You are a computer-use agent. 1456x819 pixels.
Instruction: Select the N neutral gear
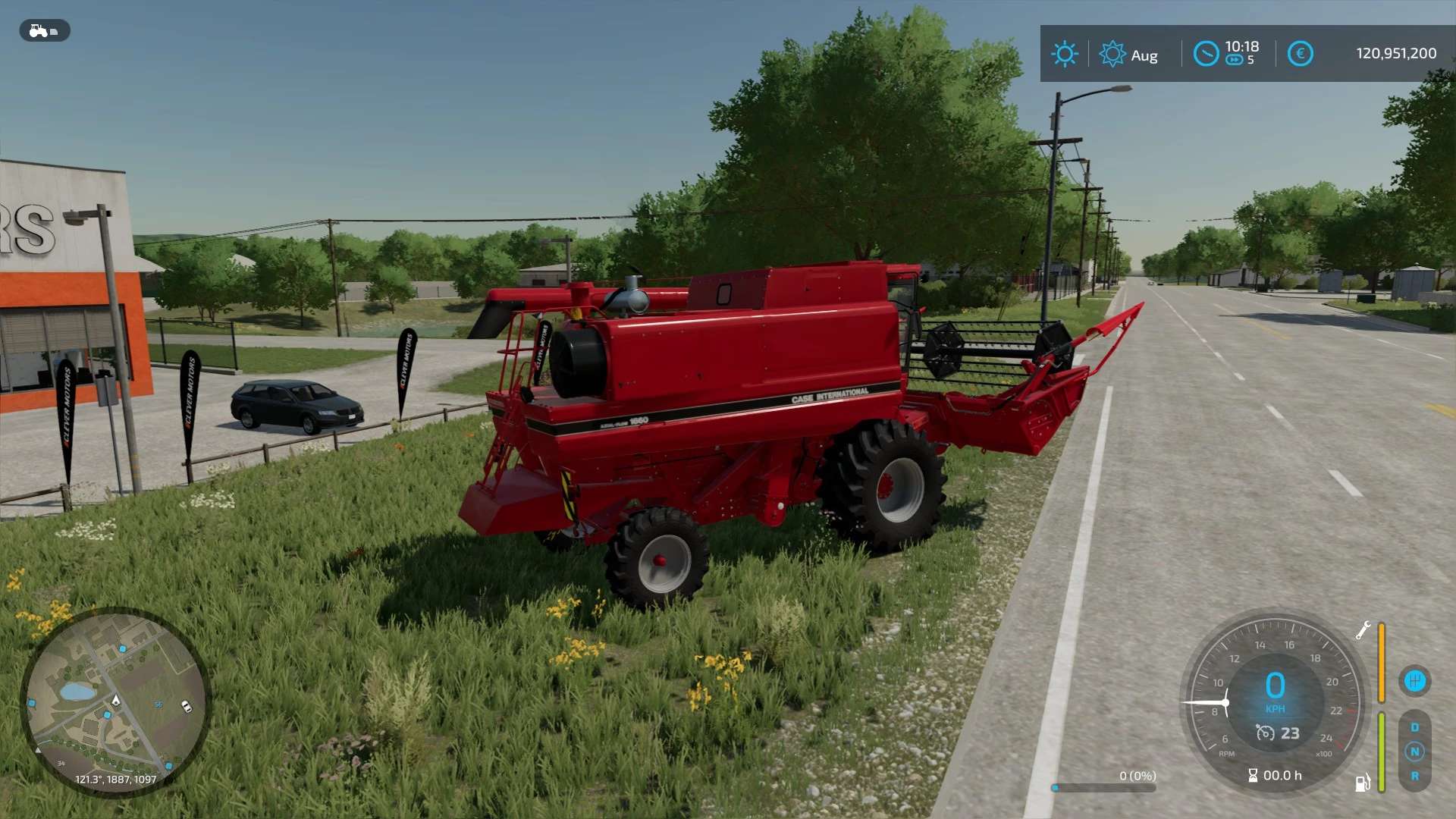point(1414,752)
